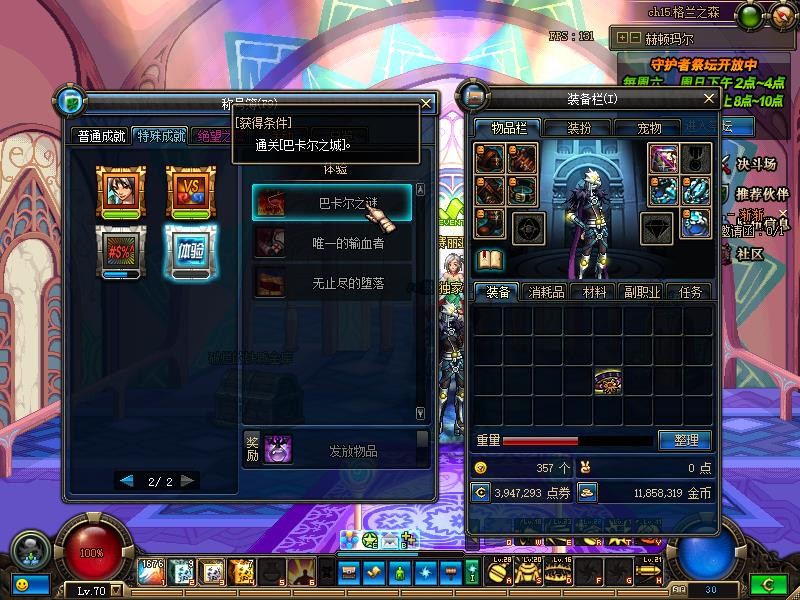Open the book icon below equipment slots
Image resolution: width=800 pixels, height=600 pixels.
point(489,261)
